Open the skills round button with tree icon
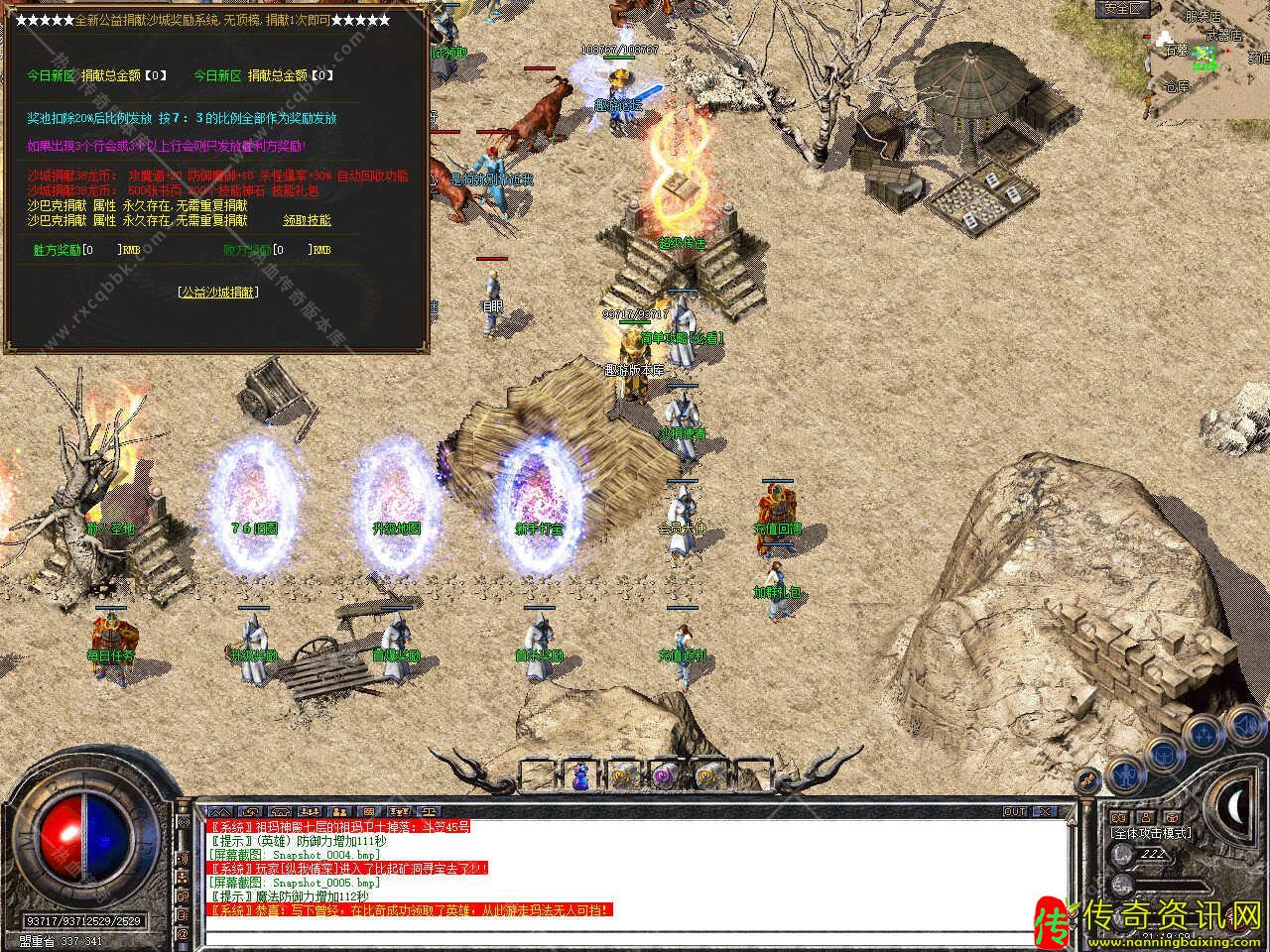This screenshot has height=952, width=1270. 1204,734
